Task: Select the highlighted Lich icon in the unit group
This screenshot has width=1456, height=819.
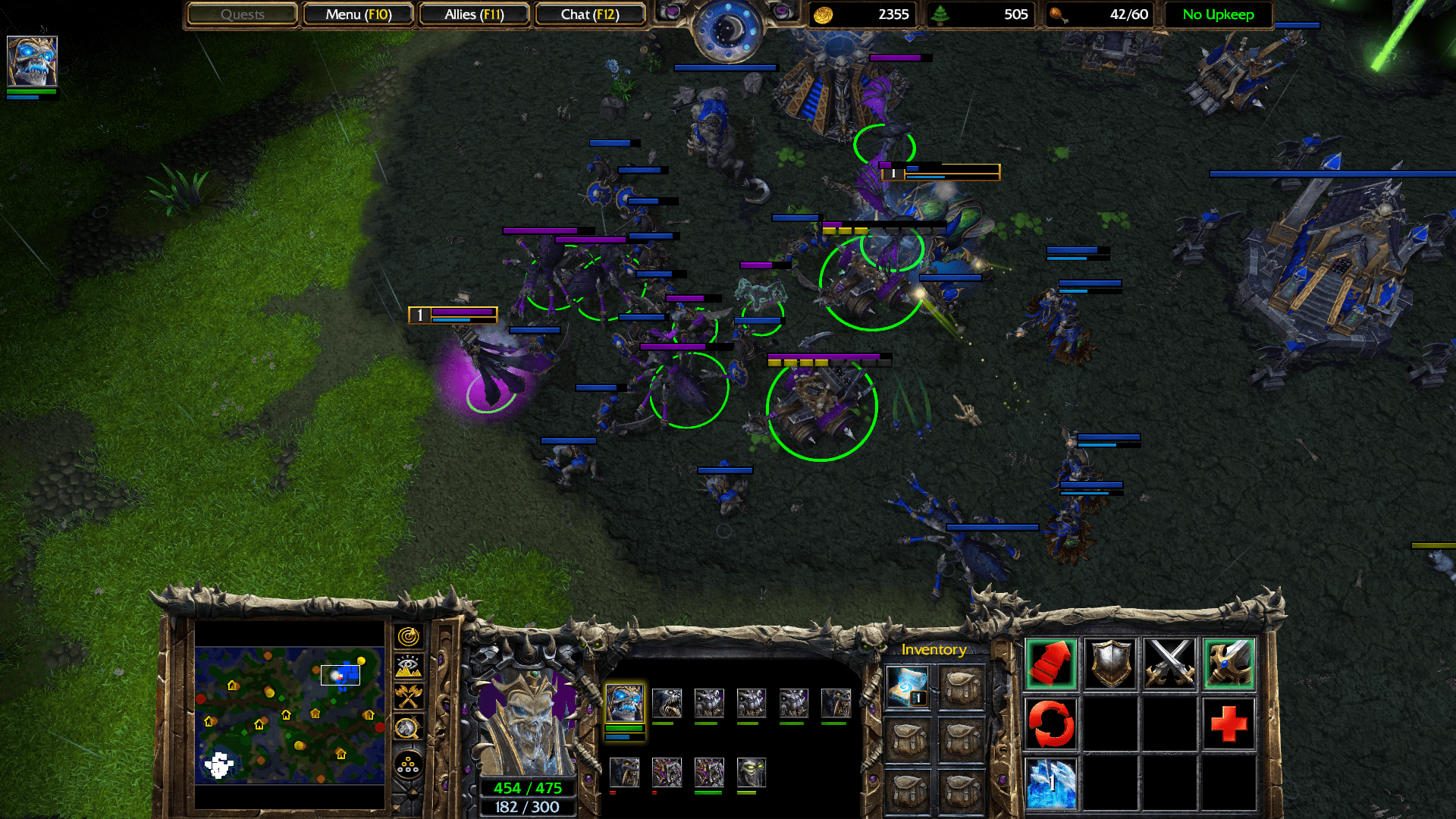Action: (x=624, y=704)
